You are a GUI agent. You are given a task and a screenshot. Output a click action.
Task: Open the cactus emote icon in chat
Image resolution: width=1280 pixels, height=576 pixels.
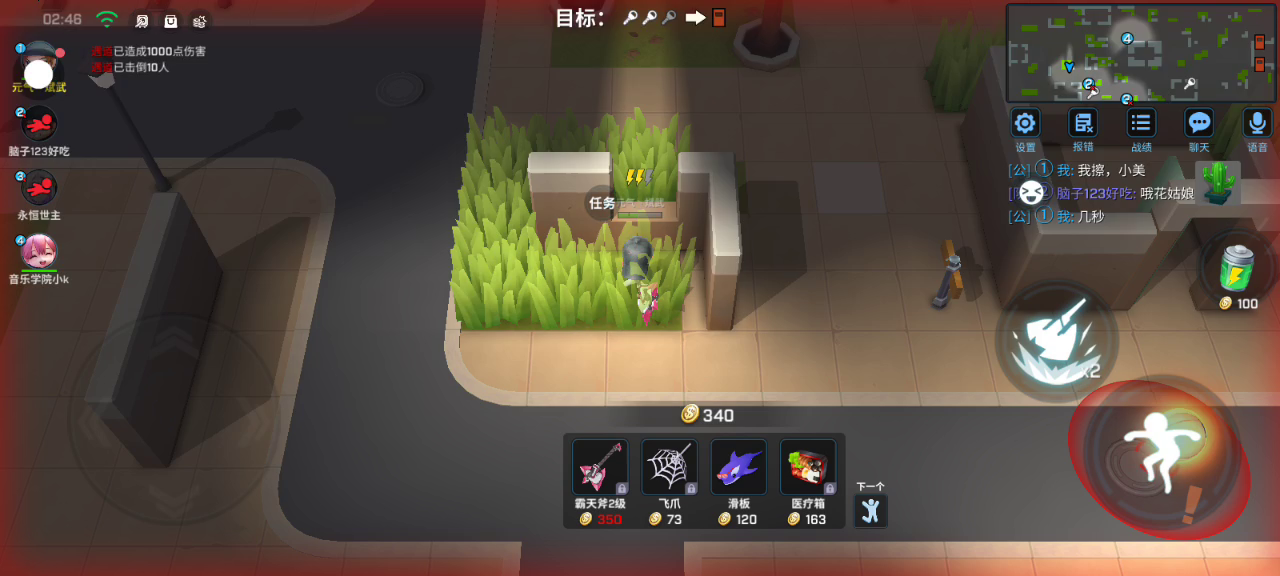1218,182
